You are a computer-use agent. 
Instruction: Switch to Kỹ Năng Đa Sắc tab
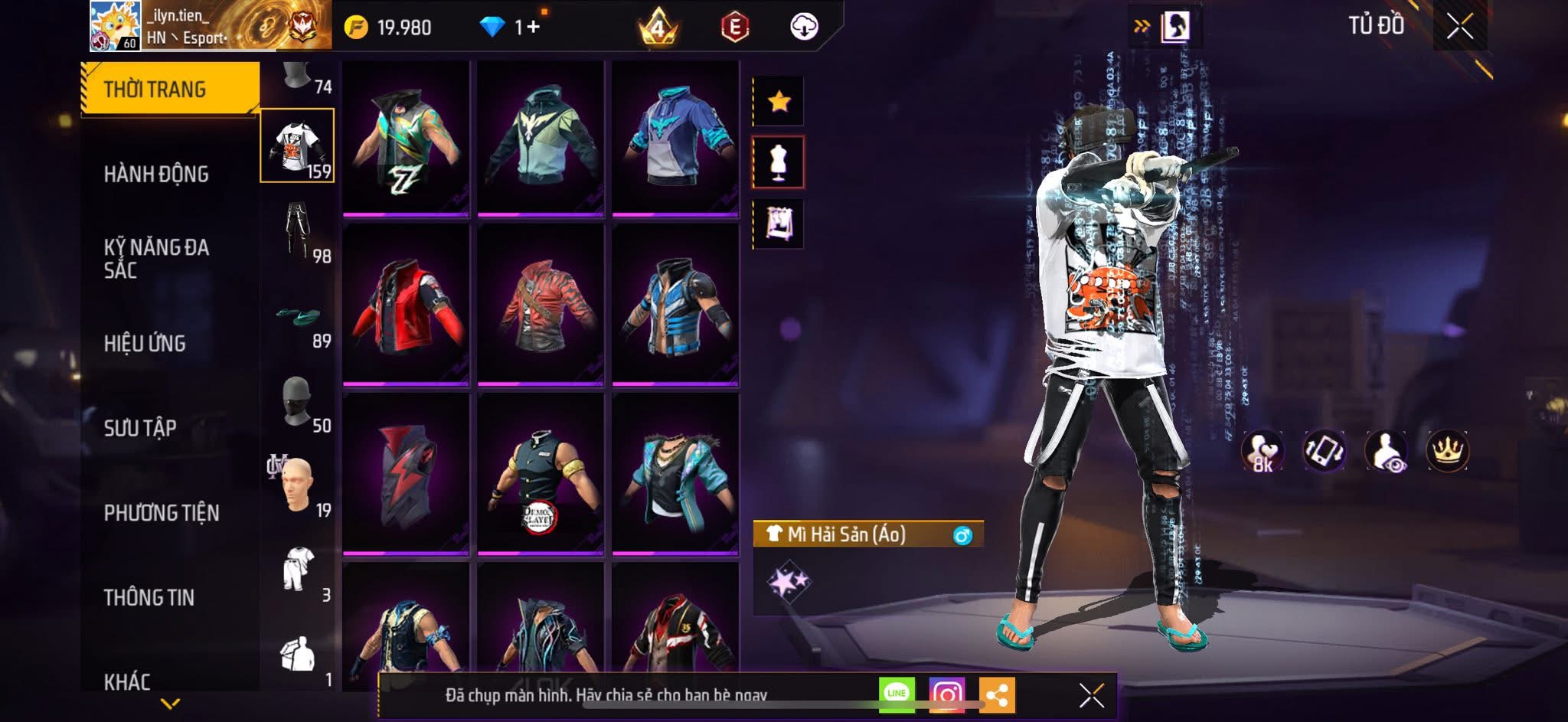tap(156, 259)
